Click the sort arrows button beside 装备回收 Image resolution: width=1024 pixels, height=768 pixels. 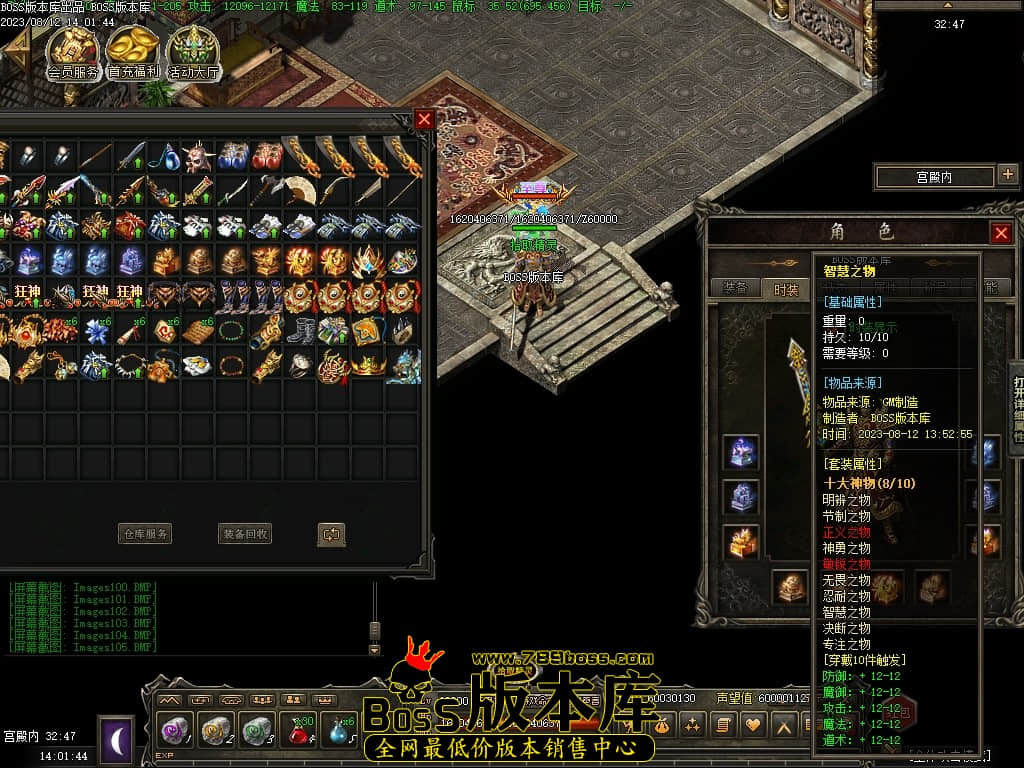click(332, 534)
